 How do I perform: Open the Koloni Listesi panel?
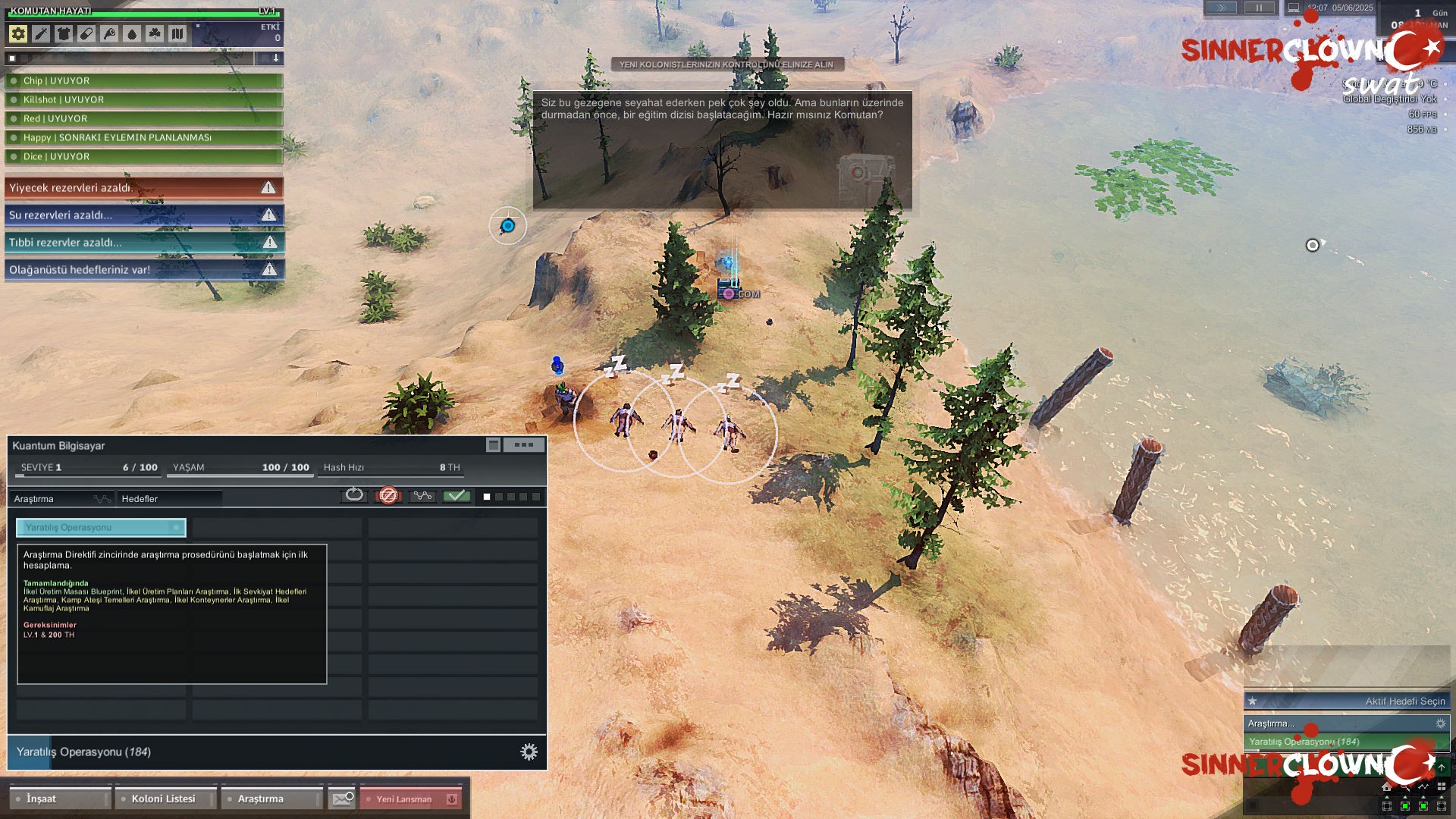click(x=165, y=799)
